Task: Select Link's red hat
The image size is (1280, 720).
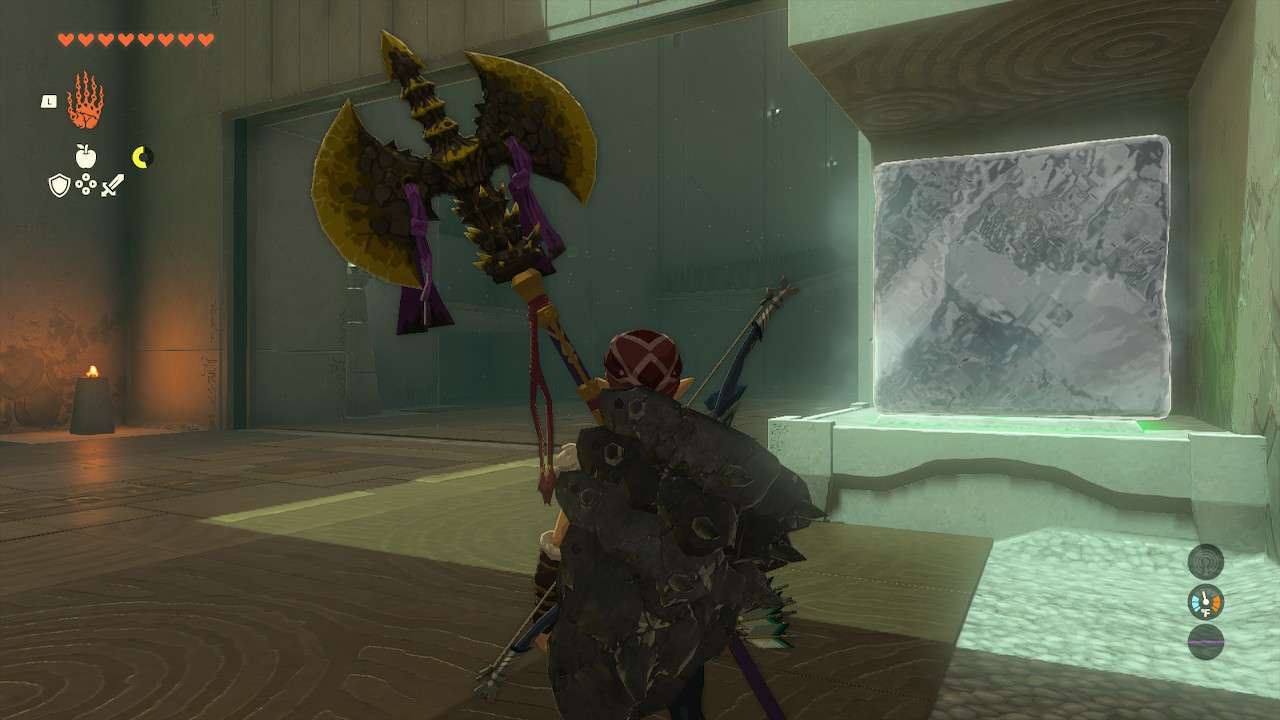Action: [x=644, y=355]
